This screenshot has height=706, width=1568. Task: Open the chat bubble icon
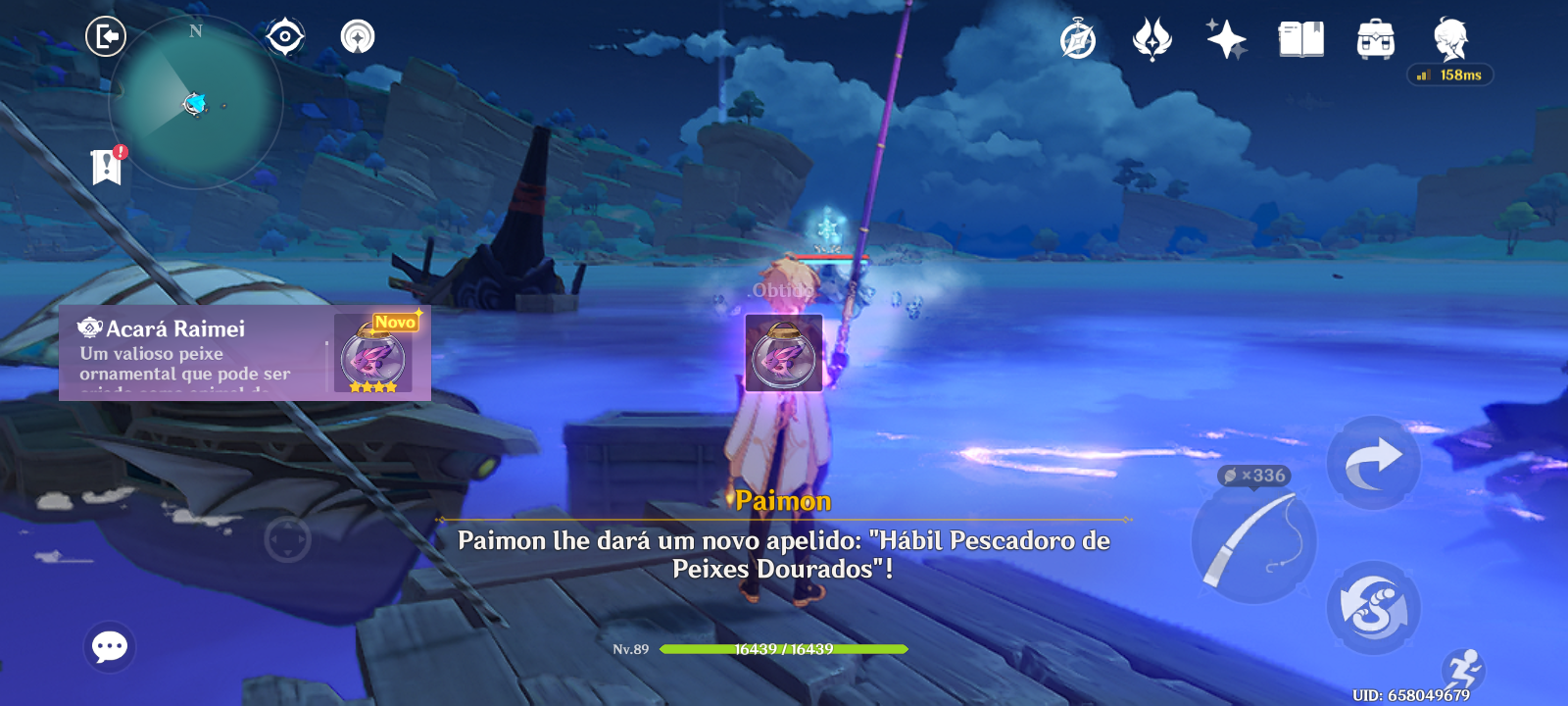tap(108, 644)
